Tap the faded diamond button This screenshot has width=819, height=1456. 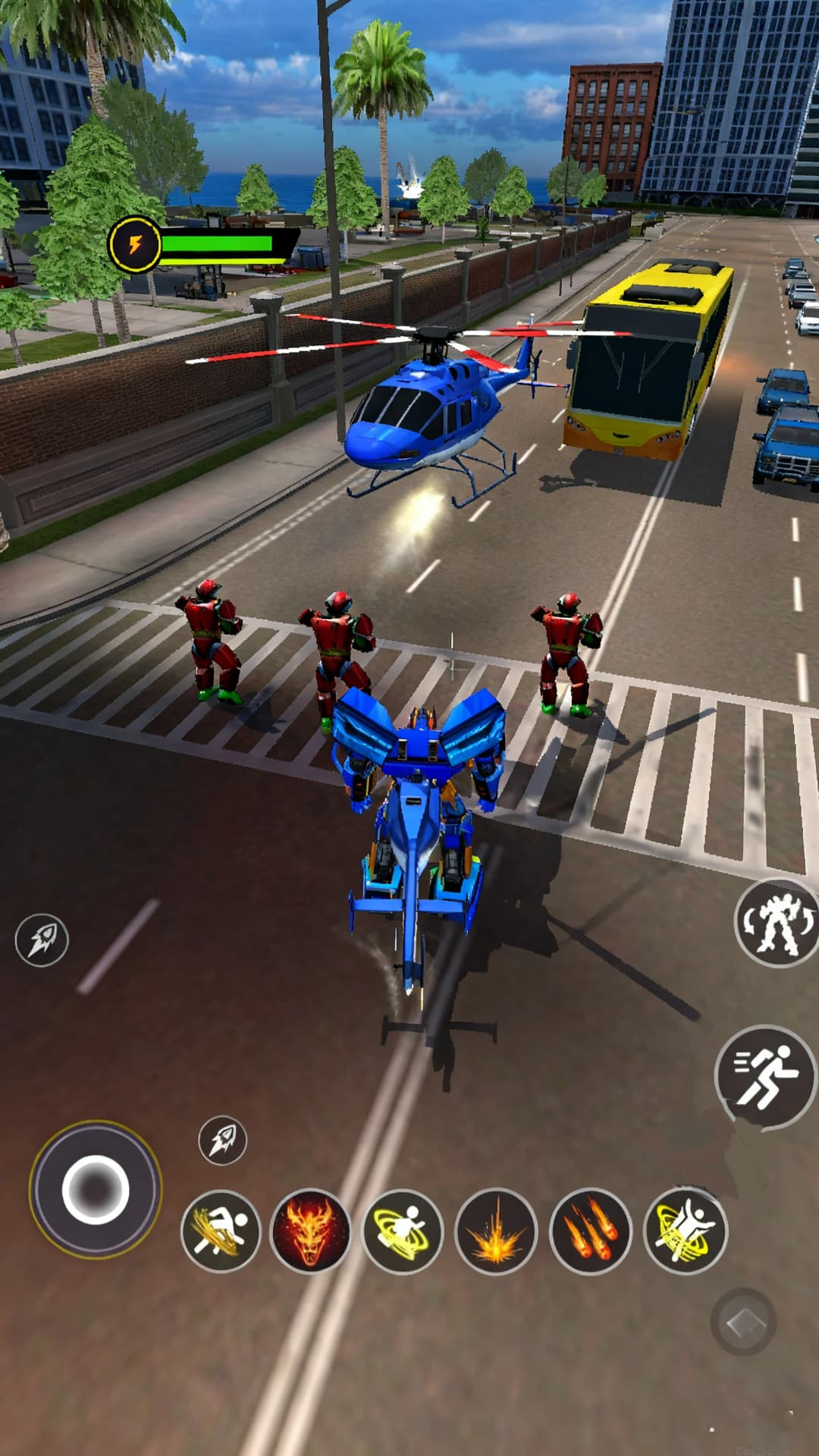coord(743,1322)
